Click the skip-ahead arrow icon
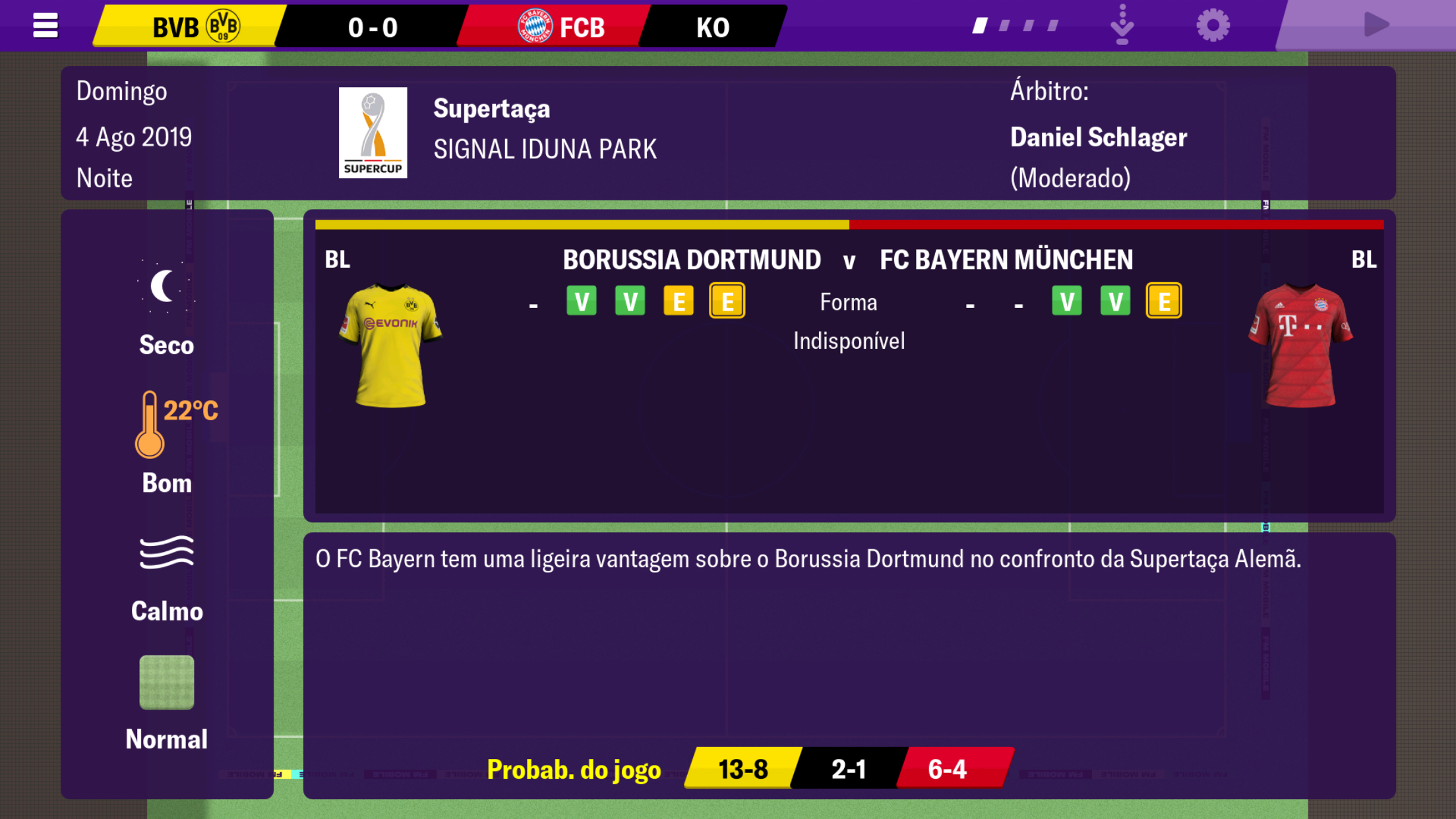The image size is (1456, 819). point(1121,24)
